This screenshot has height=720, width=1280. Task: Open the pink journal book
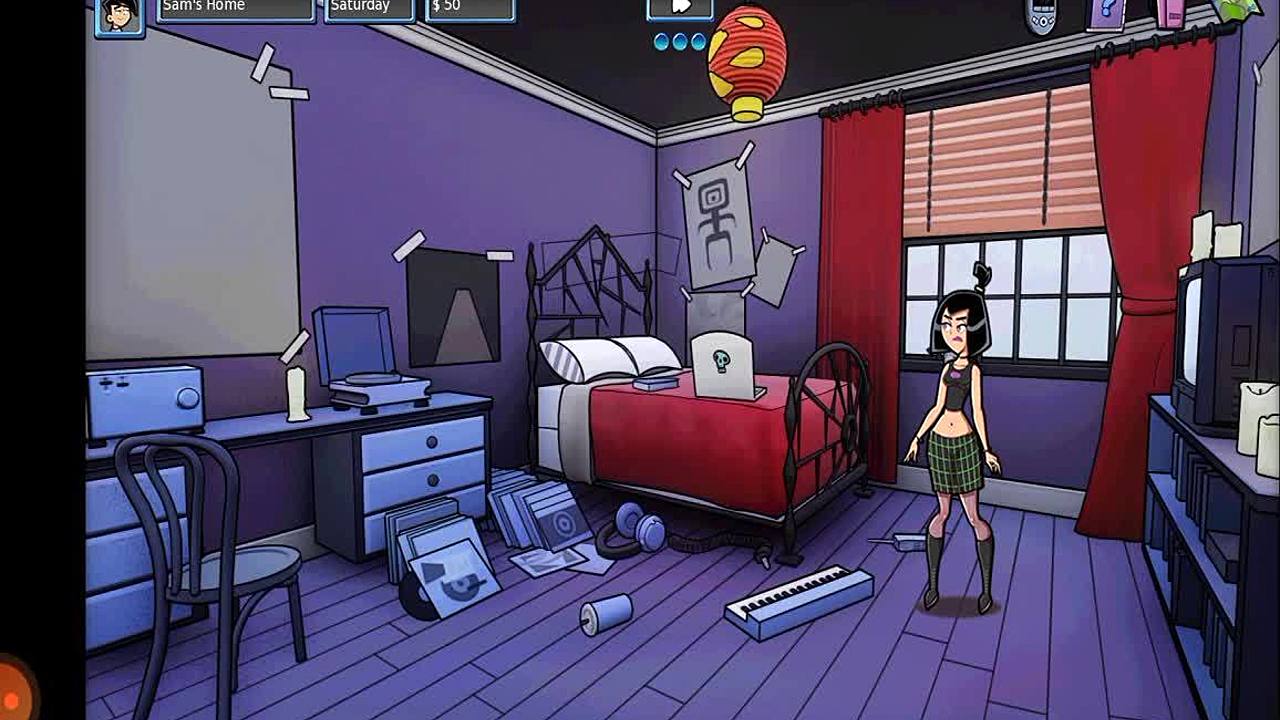coord(1171,12)
